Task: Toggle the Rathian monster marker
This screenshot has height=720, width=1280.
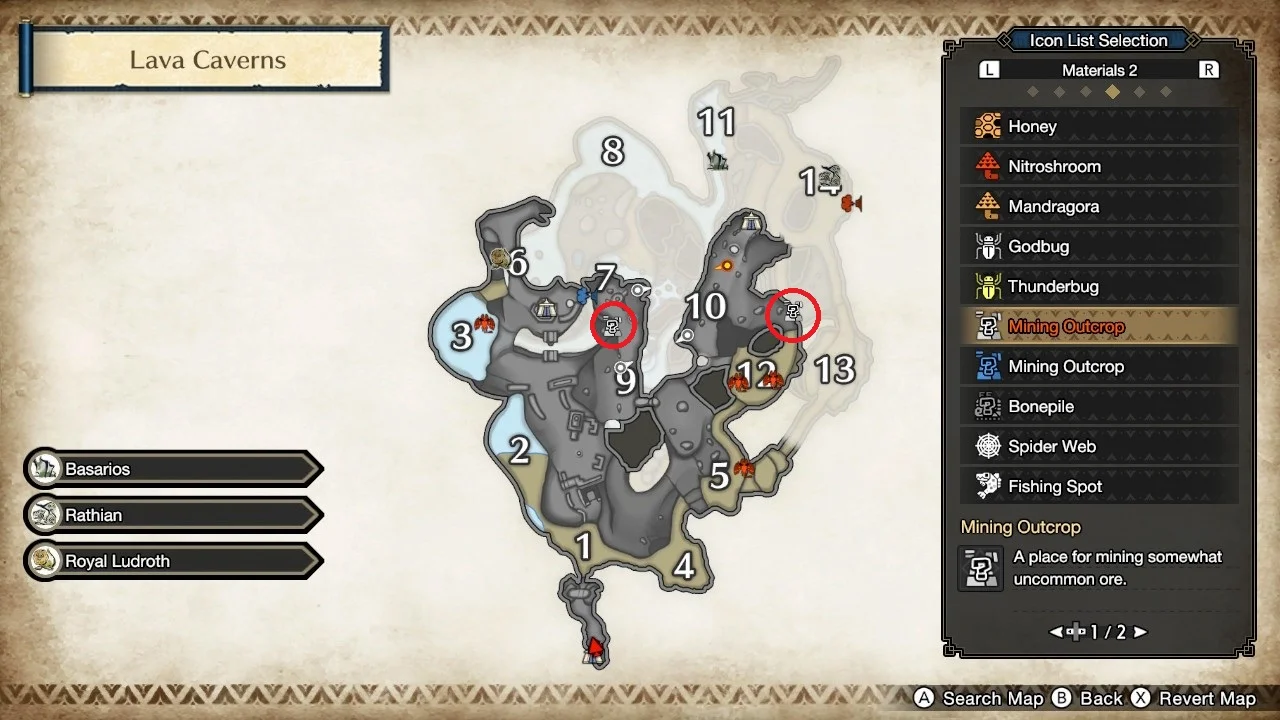Action: pyautogui.click(x=170, y=514)
